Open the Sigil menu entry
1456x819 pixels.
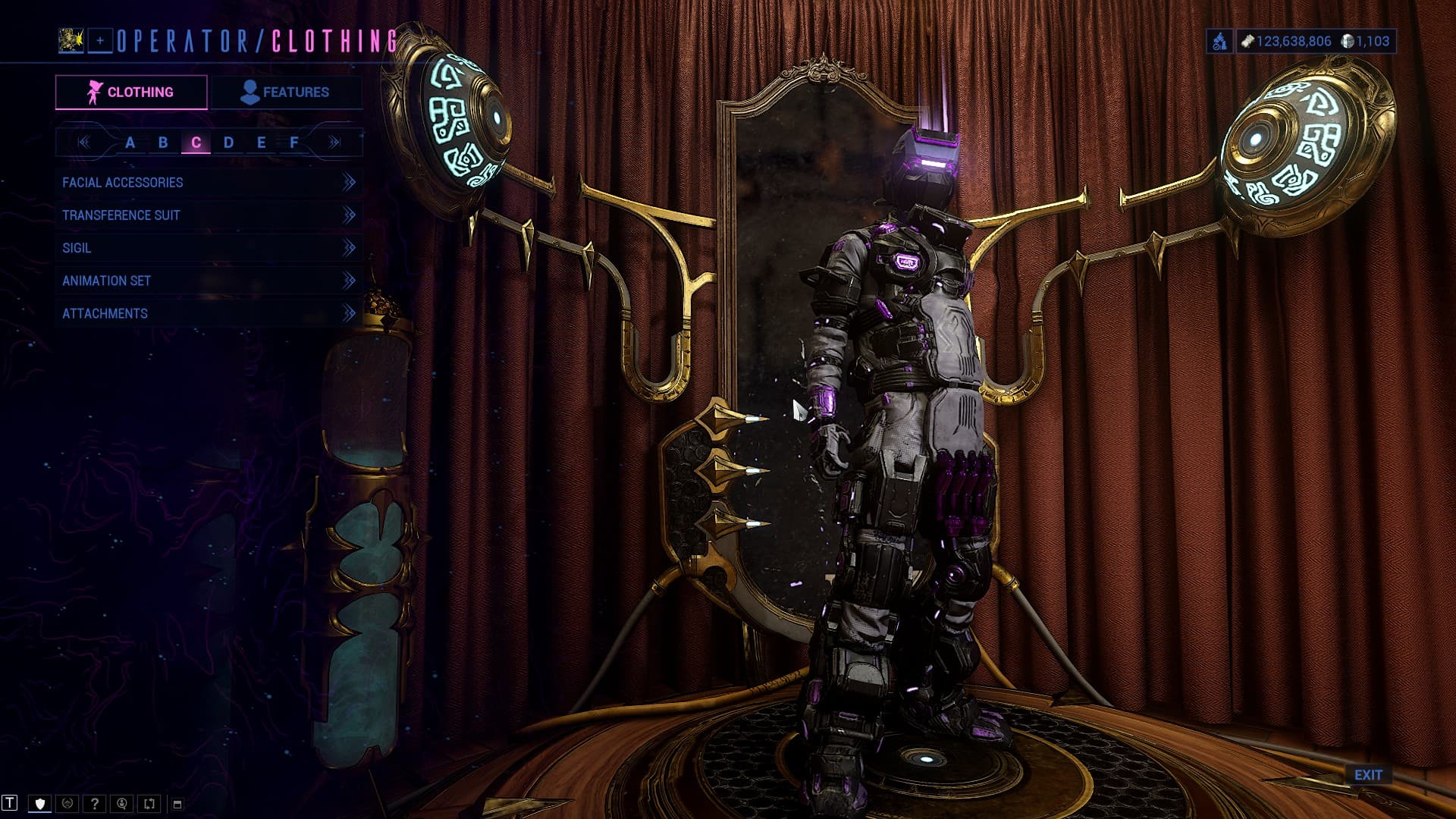pyautogui.click(x=208, y=248)
